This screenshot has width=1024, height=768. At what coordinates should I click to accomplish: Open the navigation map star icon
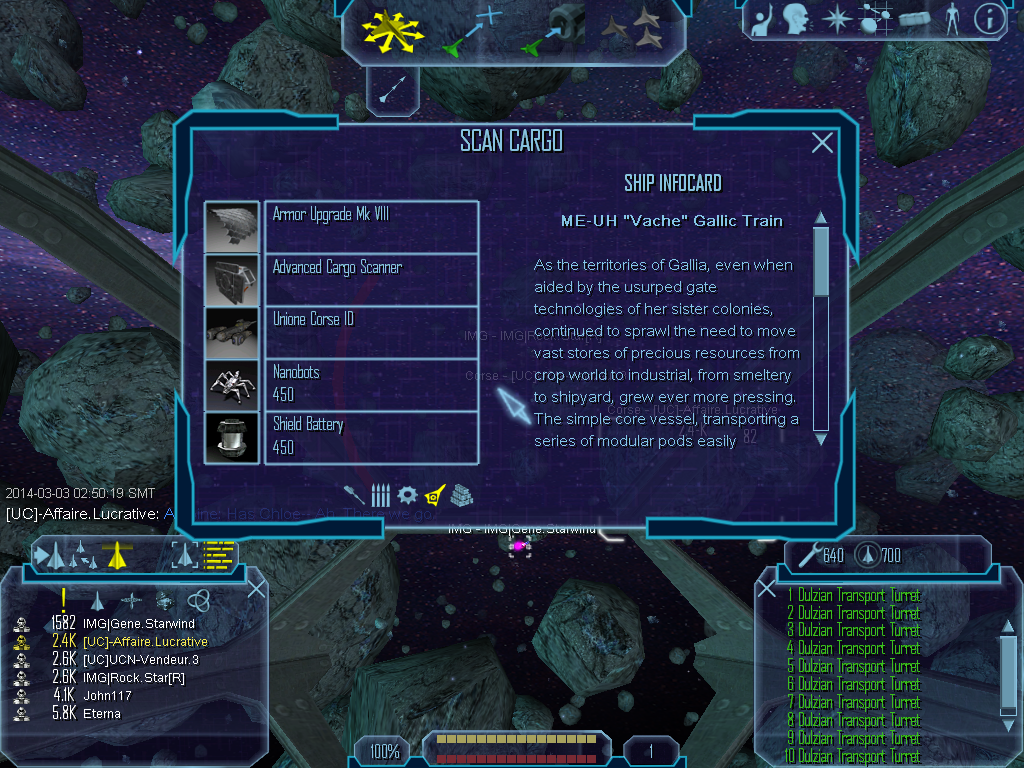pos(835,19)
